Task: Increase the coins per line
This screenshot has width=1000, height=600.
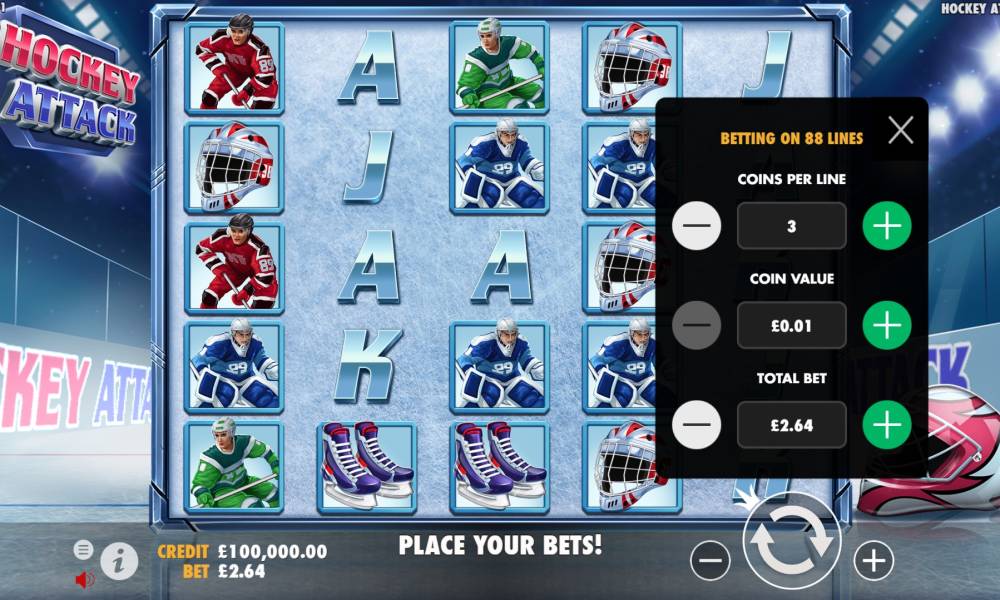Action: click(887, 226)
